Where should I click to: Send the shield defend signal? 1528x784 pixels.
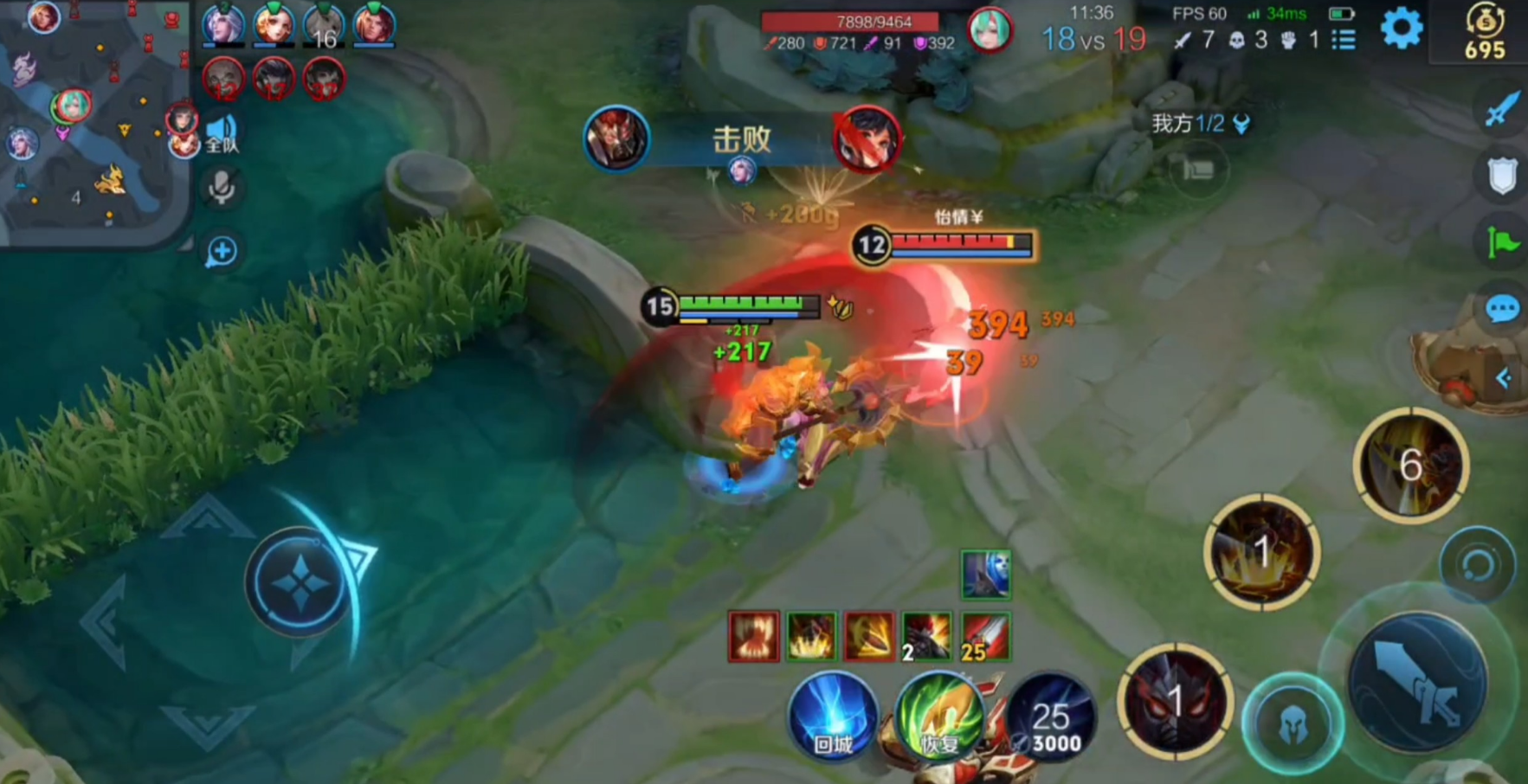pos(1502,176)
